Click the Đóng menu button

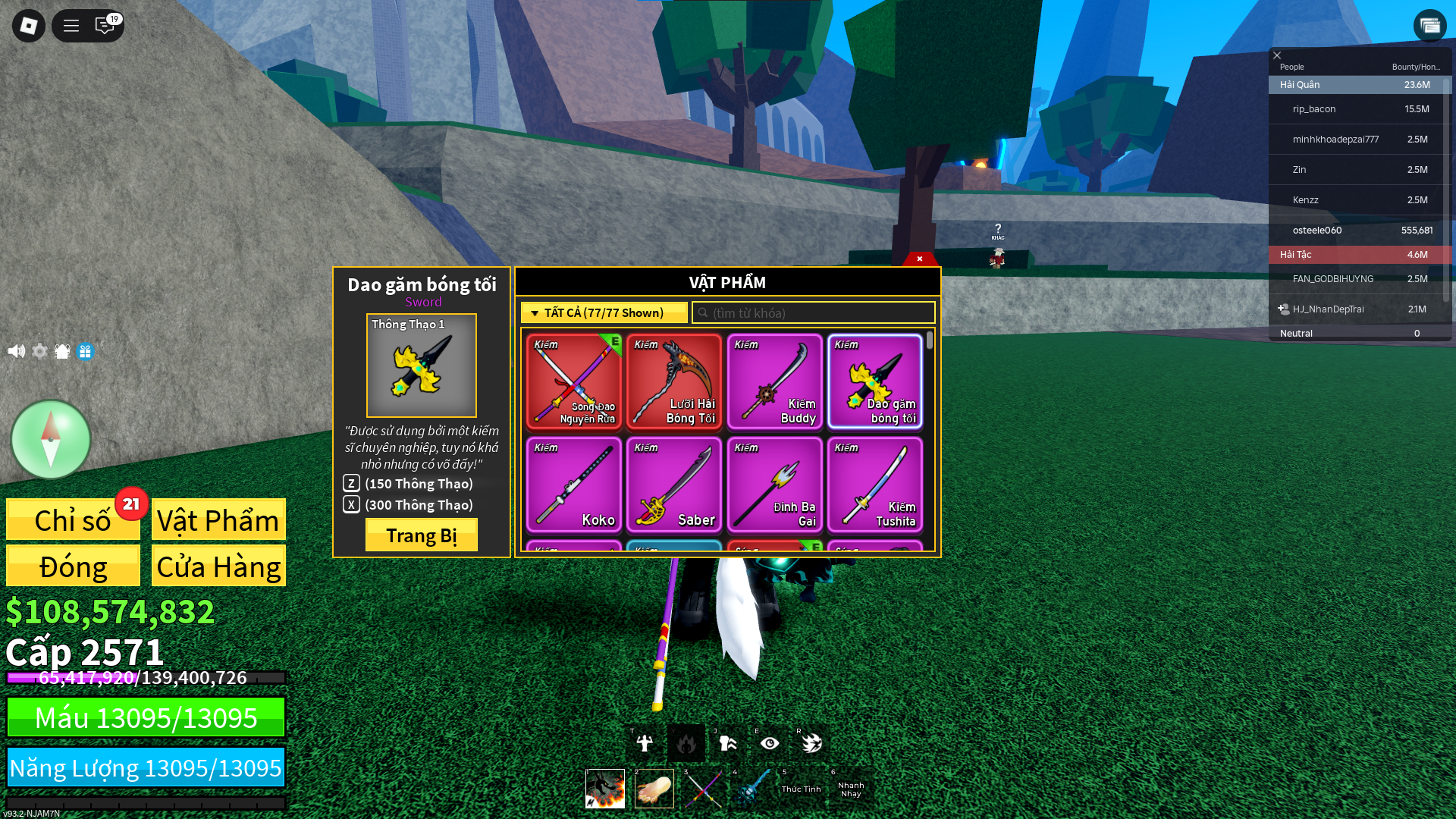tap(73, 566)
